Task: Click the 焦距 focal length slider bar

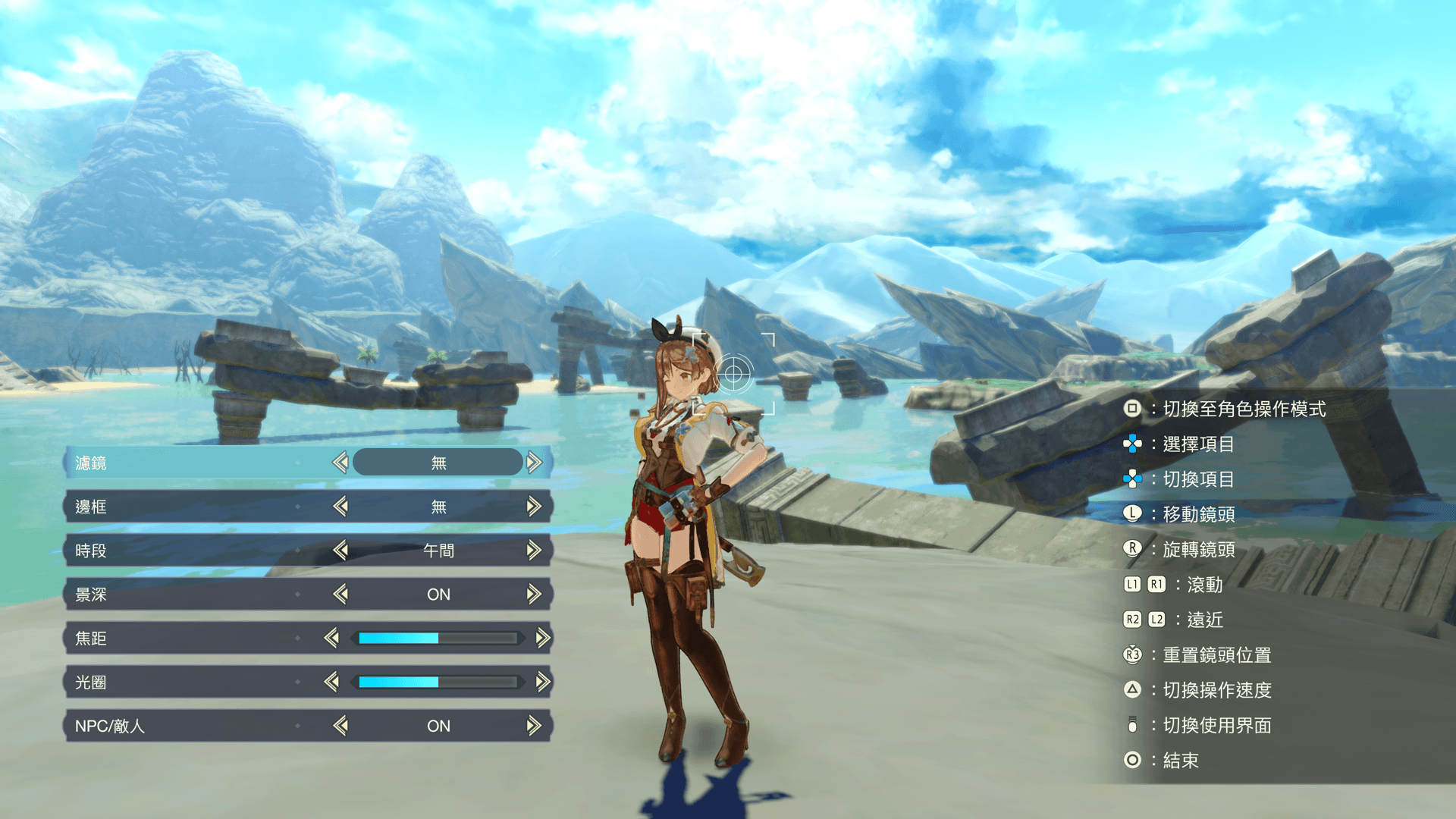Action: pyautogui.click(x=438, y=638)
